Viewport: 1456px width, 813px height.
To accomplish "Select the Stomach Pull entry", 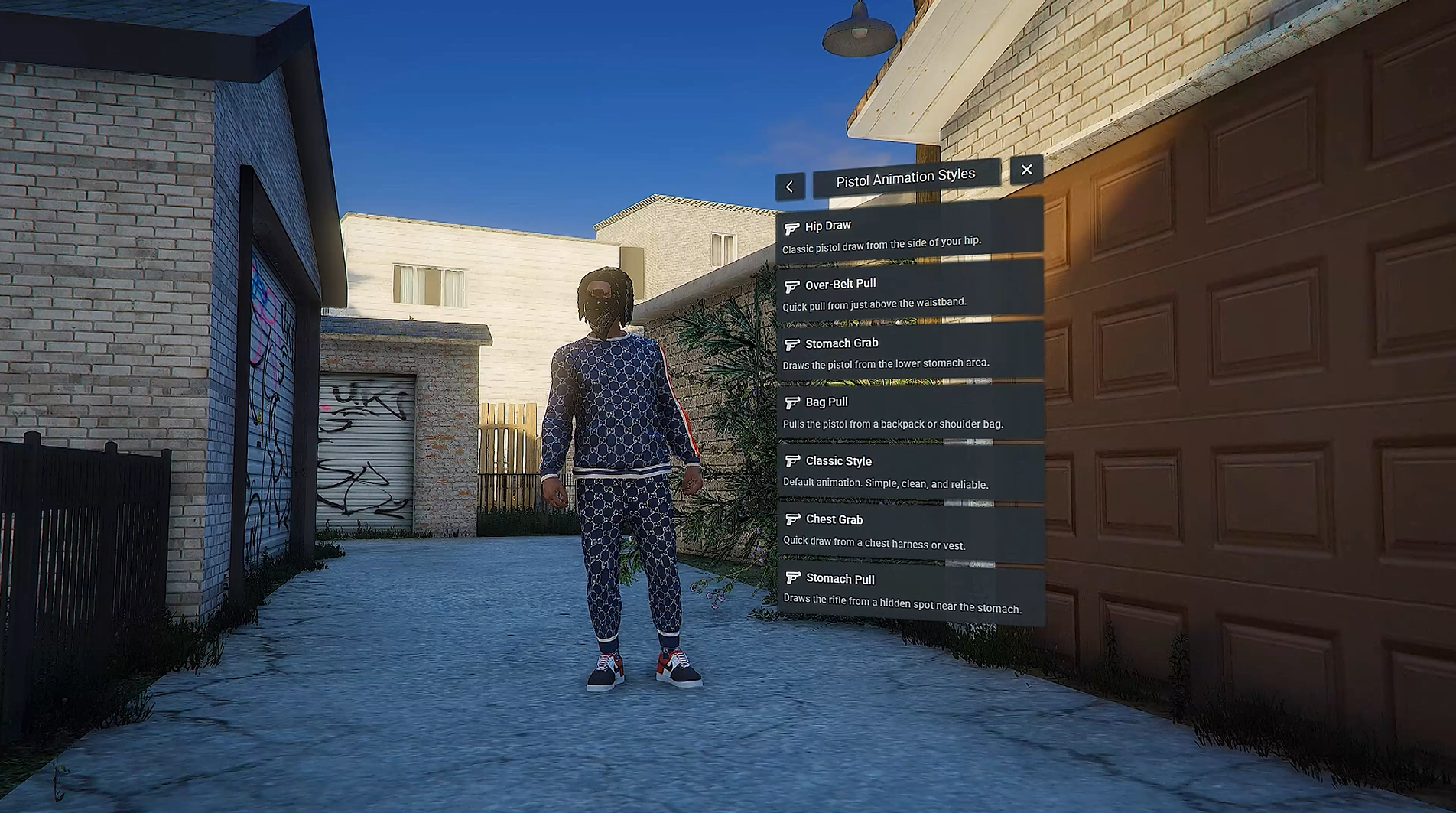I will click(x=909, y=592).
